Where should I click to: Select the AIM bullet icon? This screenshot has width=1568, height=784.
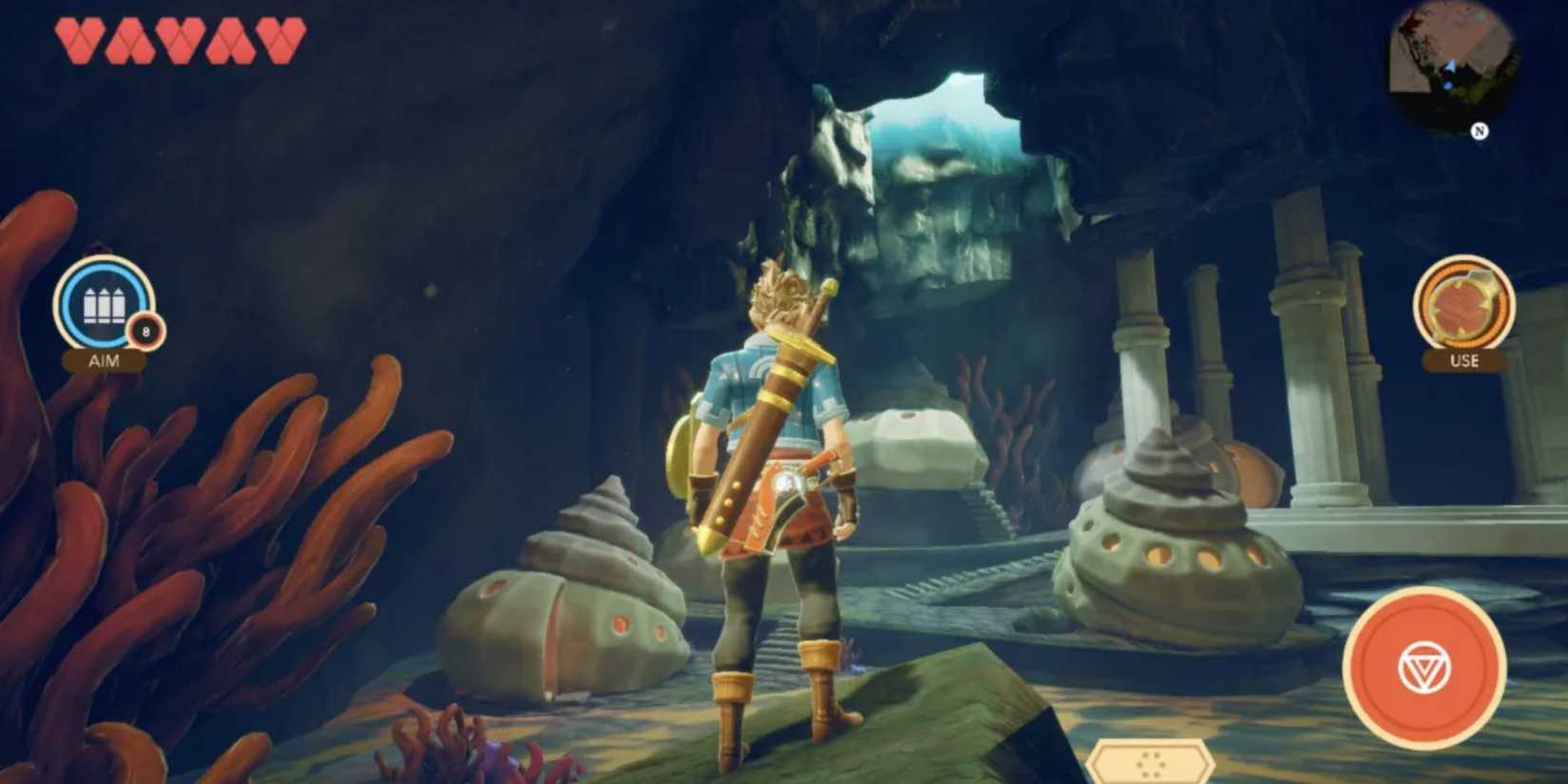coord(103,302)
